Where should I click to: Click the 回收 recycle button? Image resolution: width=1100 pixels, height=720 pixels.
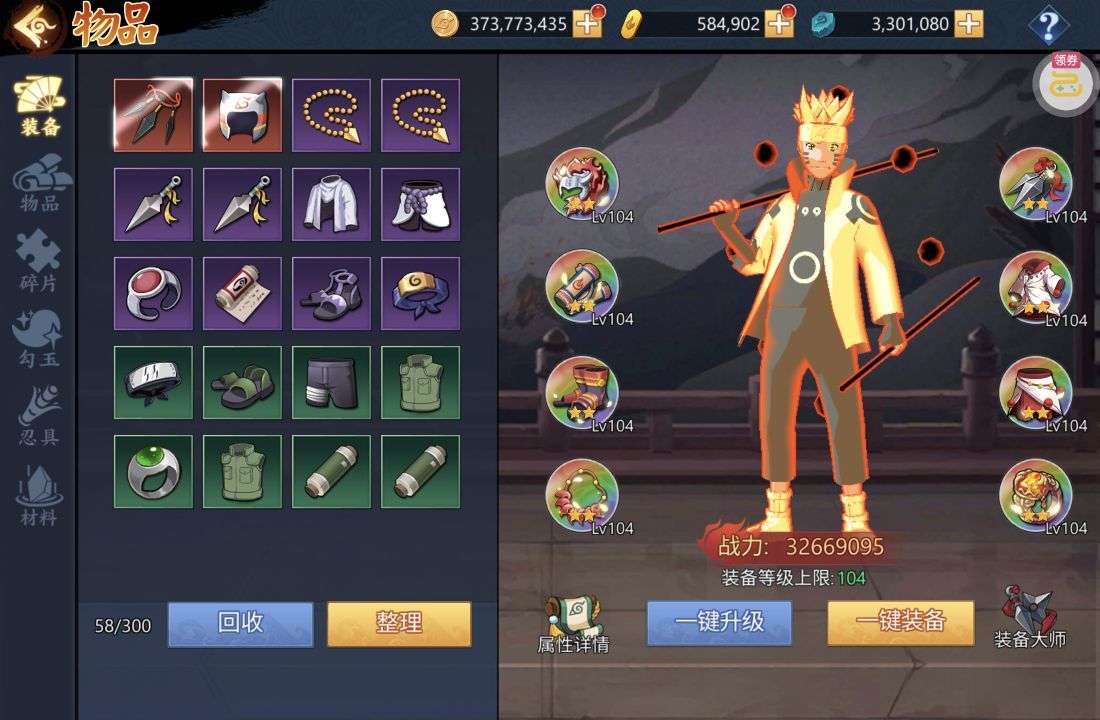point(240,623)
